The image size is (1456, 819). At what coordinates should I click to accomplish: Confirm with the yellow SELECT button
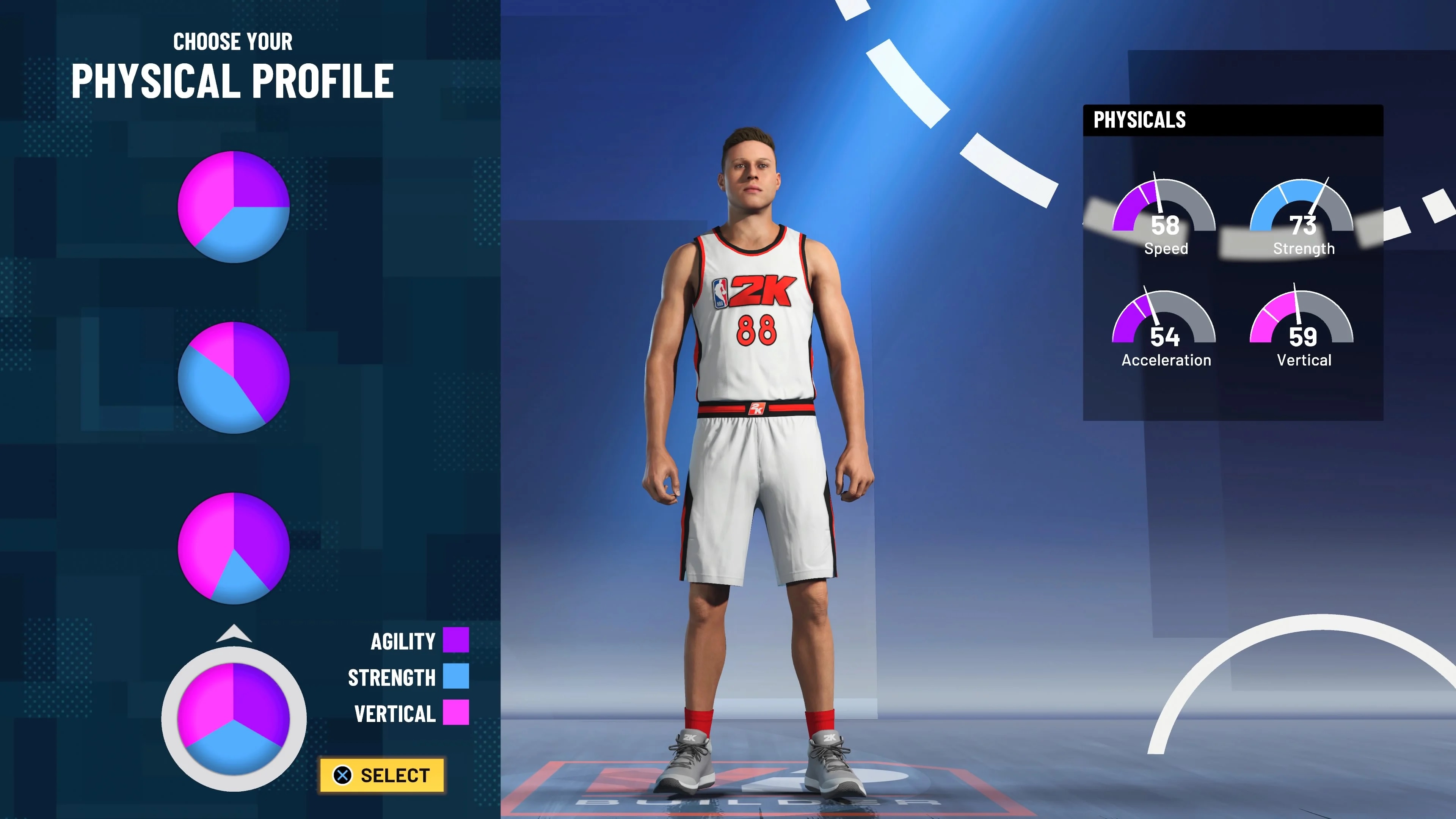382,775
